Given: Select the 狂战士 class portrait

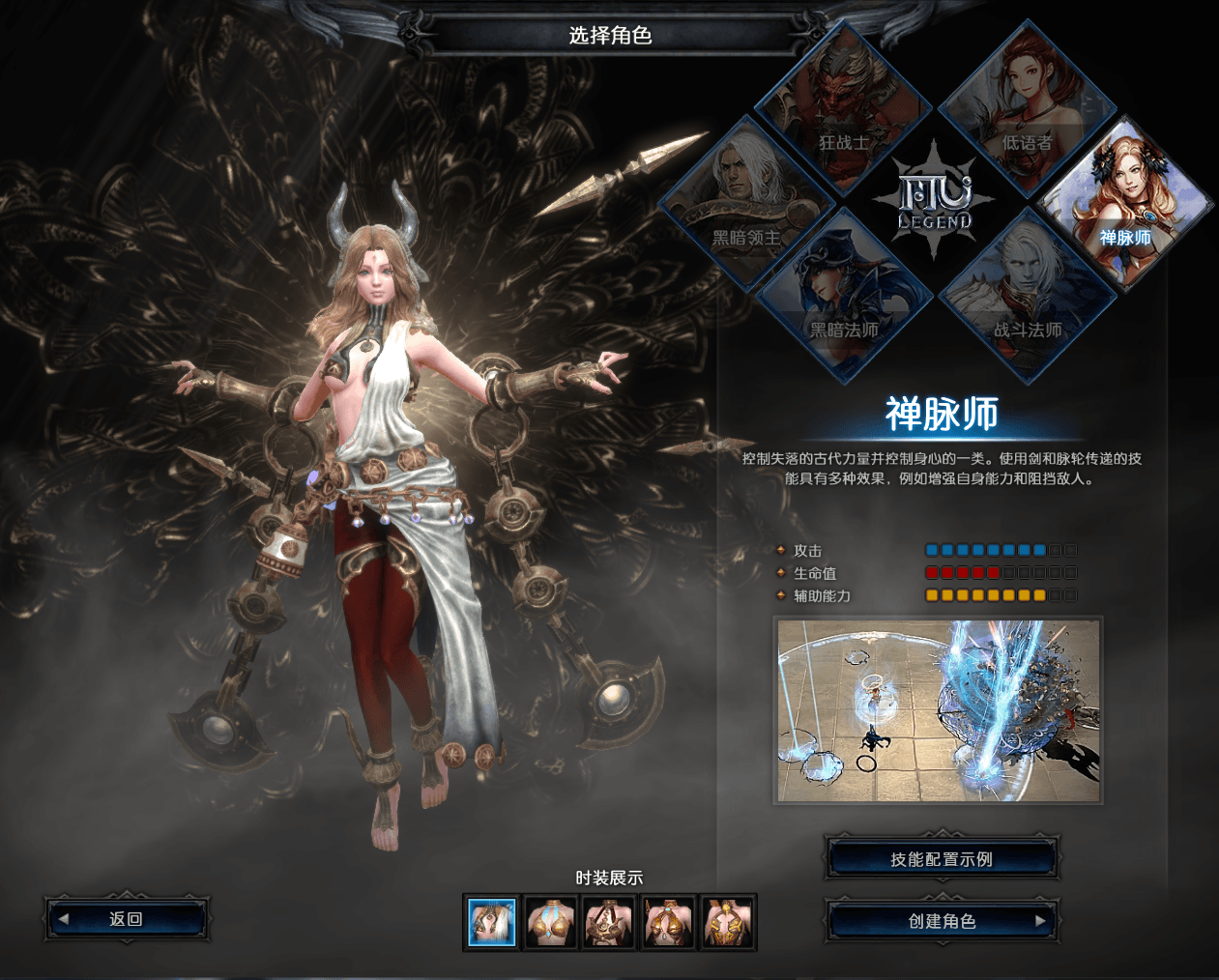Looking at the screenshot, I should coord(840,111).
